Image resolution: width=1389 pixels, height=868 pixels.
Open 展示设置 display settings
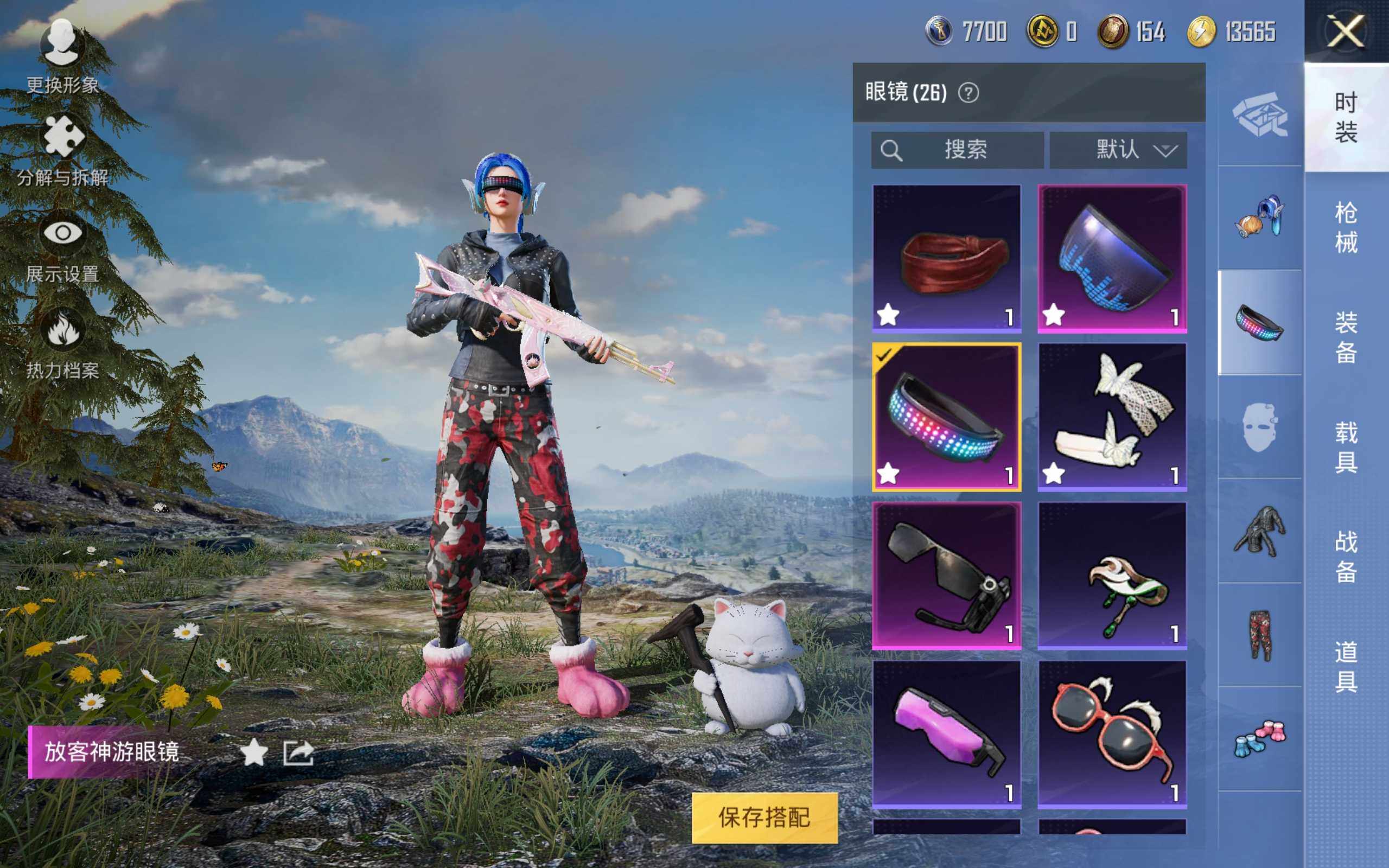[62, 248]
